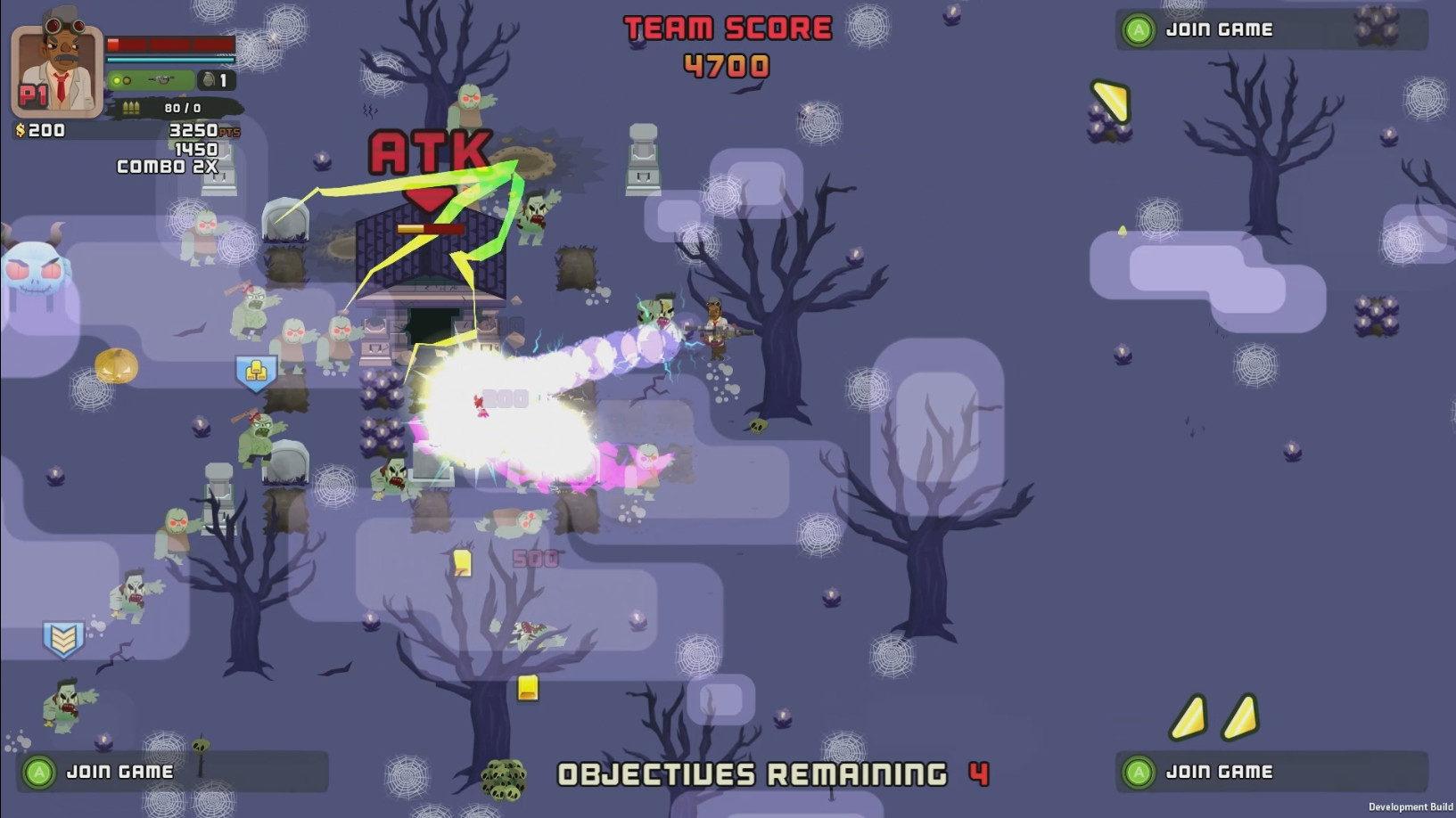
Task: Click the green ammo indicator dot
Action: pyautogui.click(x=117, y=80)
